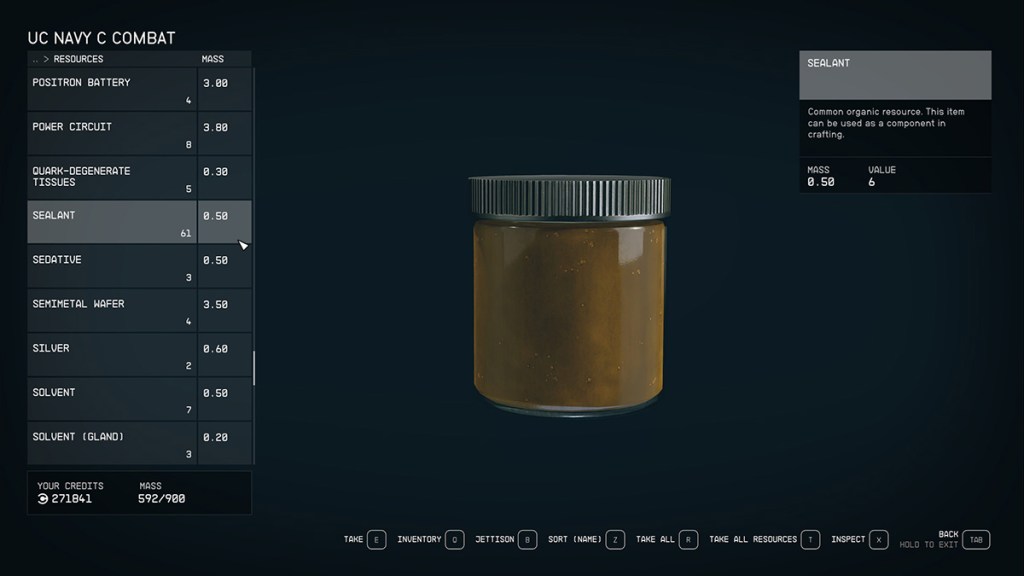Select the Solvent (Gland) entry
Viewport: 1024px width, 576px height.
(112, 443)
